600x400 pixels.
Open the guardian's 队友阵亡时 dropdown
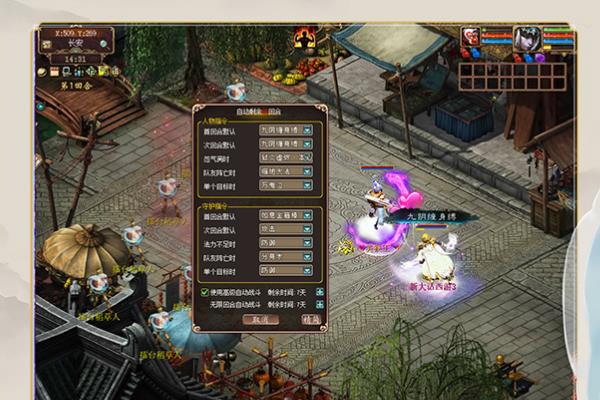point(307,256)
